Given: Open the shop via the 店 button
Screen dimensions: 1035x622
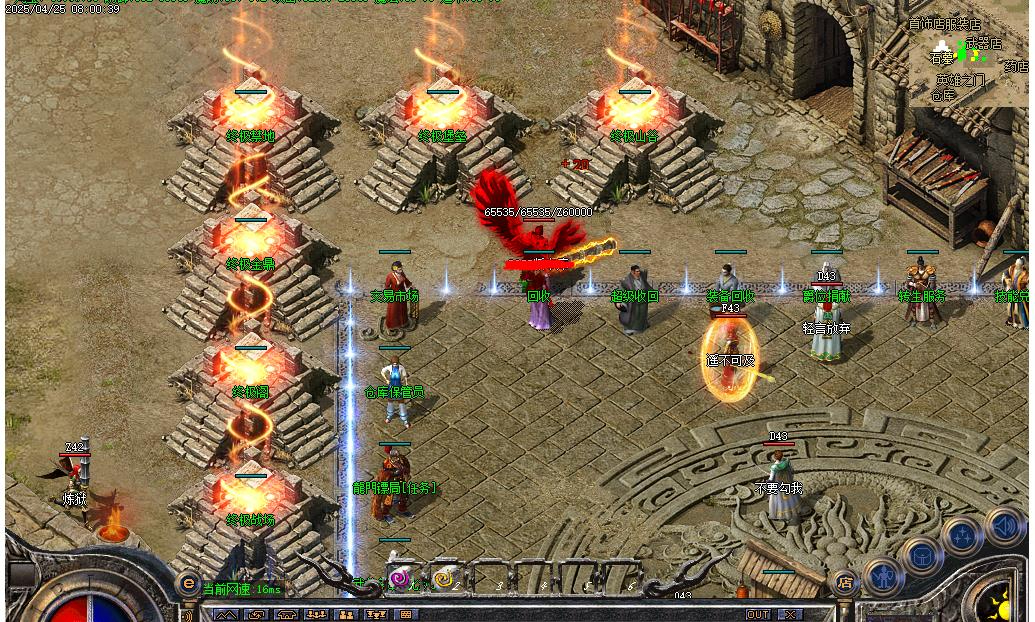Looking at the screenshot, I should pyautogui.click(x=846, y=582).
